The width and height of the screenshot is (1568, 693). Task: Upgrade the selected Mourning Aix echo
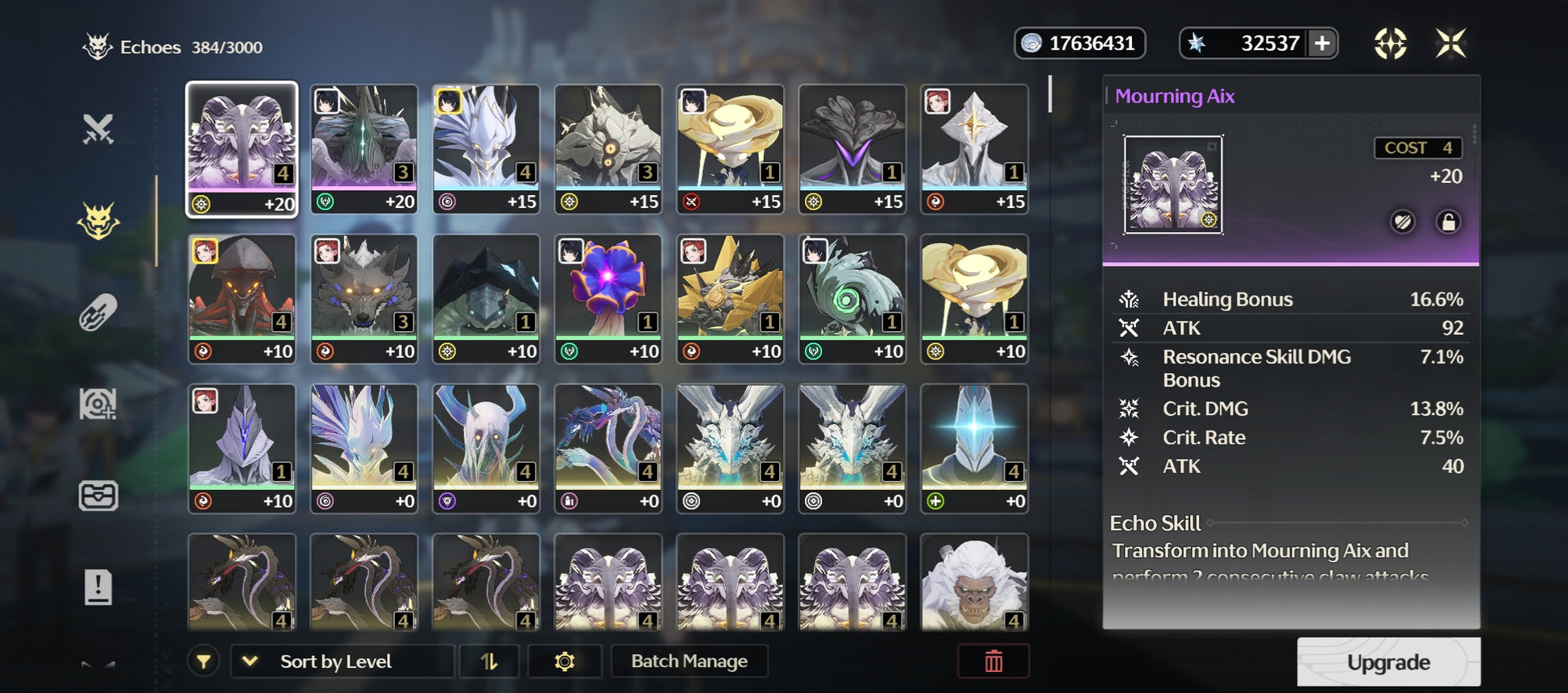point(1388,662)
